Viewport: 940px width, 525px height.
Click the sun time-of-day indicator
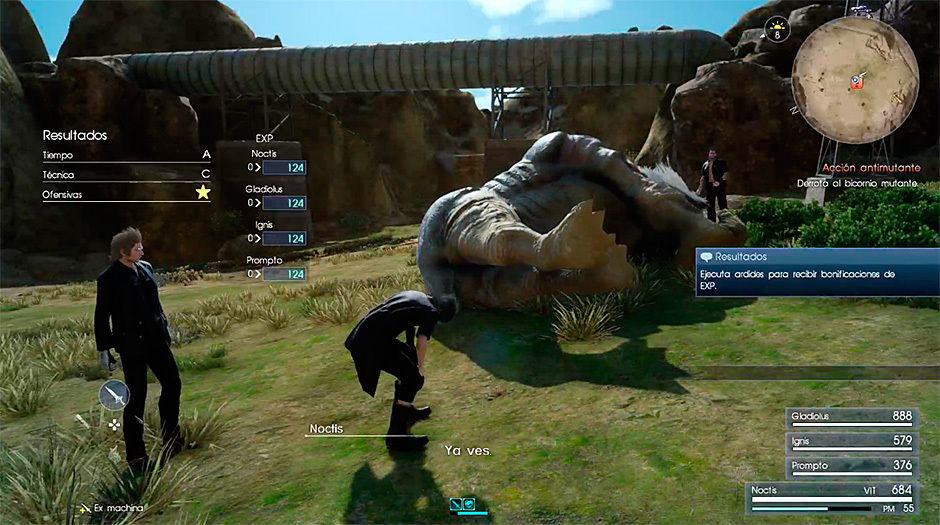click(778, 28)
